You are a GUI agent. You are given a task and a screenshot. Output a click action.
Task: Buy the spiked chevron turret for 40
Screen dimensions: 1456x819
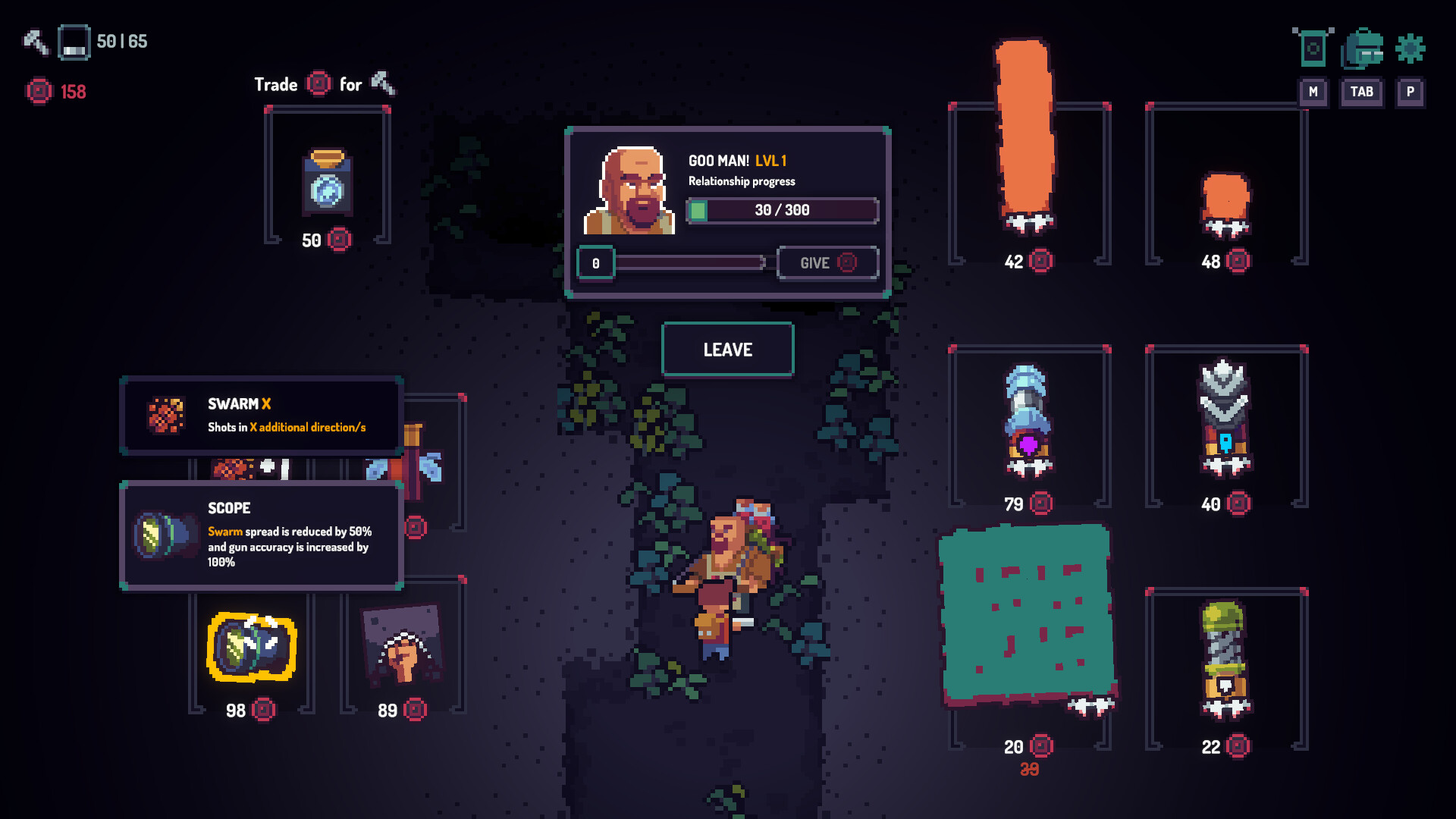(x=1225, y=417)
